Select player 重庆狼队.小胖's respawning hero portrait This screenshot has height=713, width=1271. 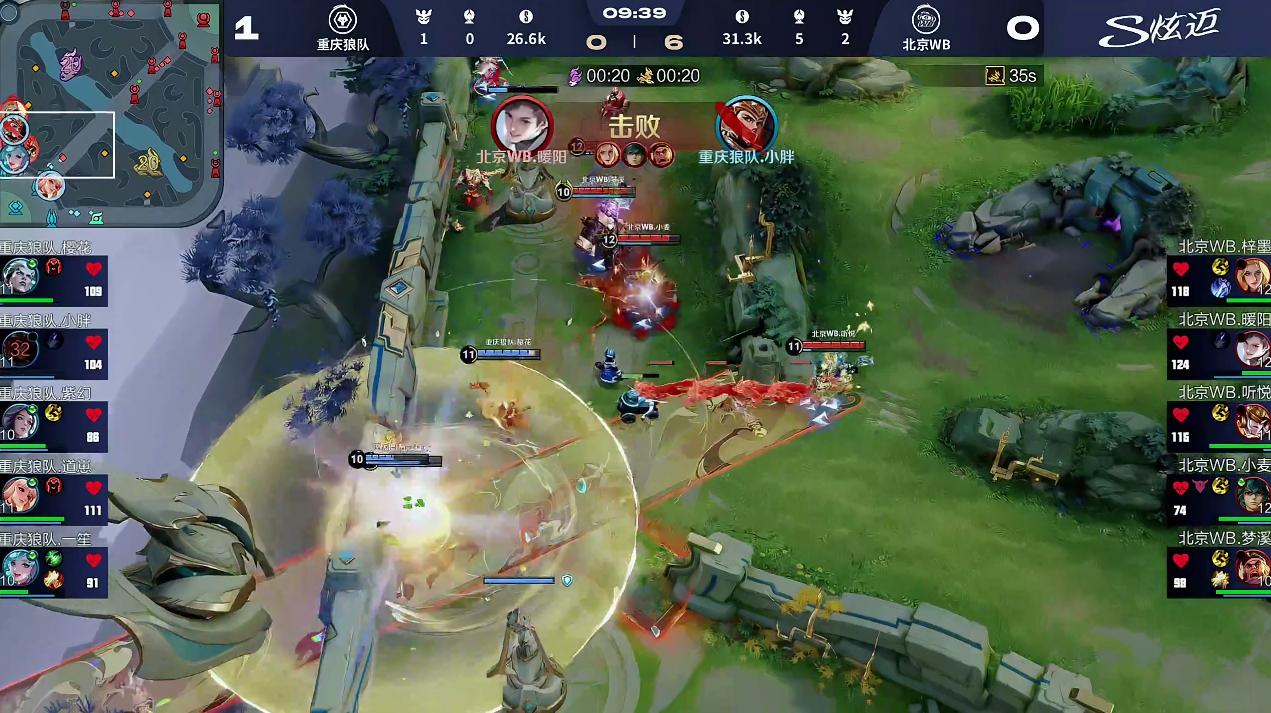[19, 349]
